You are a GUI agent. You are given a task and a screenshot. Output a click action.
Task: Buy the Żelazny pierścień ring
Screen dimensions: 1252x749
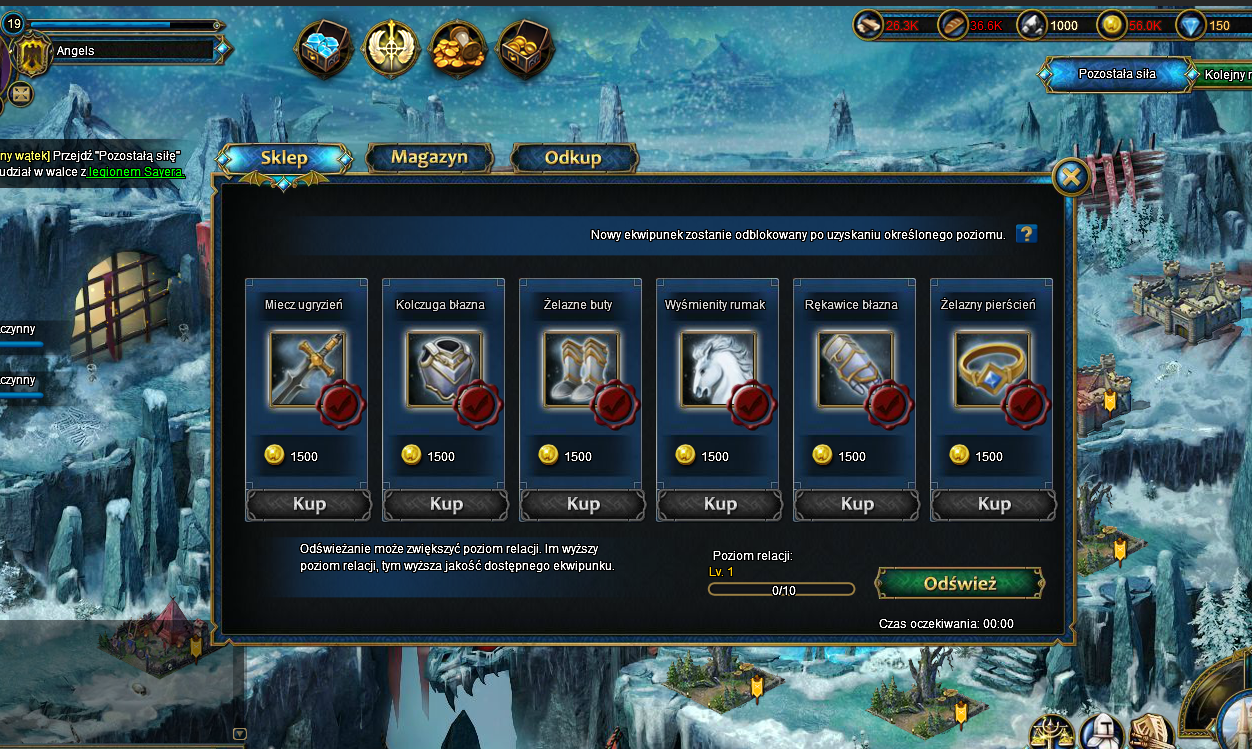(x=993, y=504)
